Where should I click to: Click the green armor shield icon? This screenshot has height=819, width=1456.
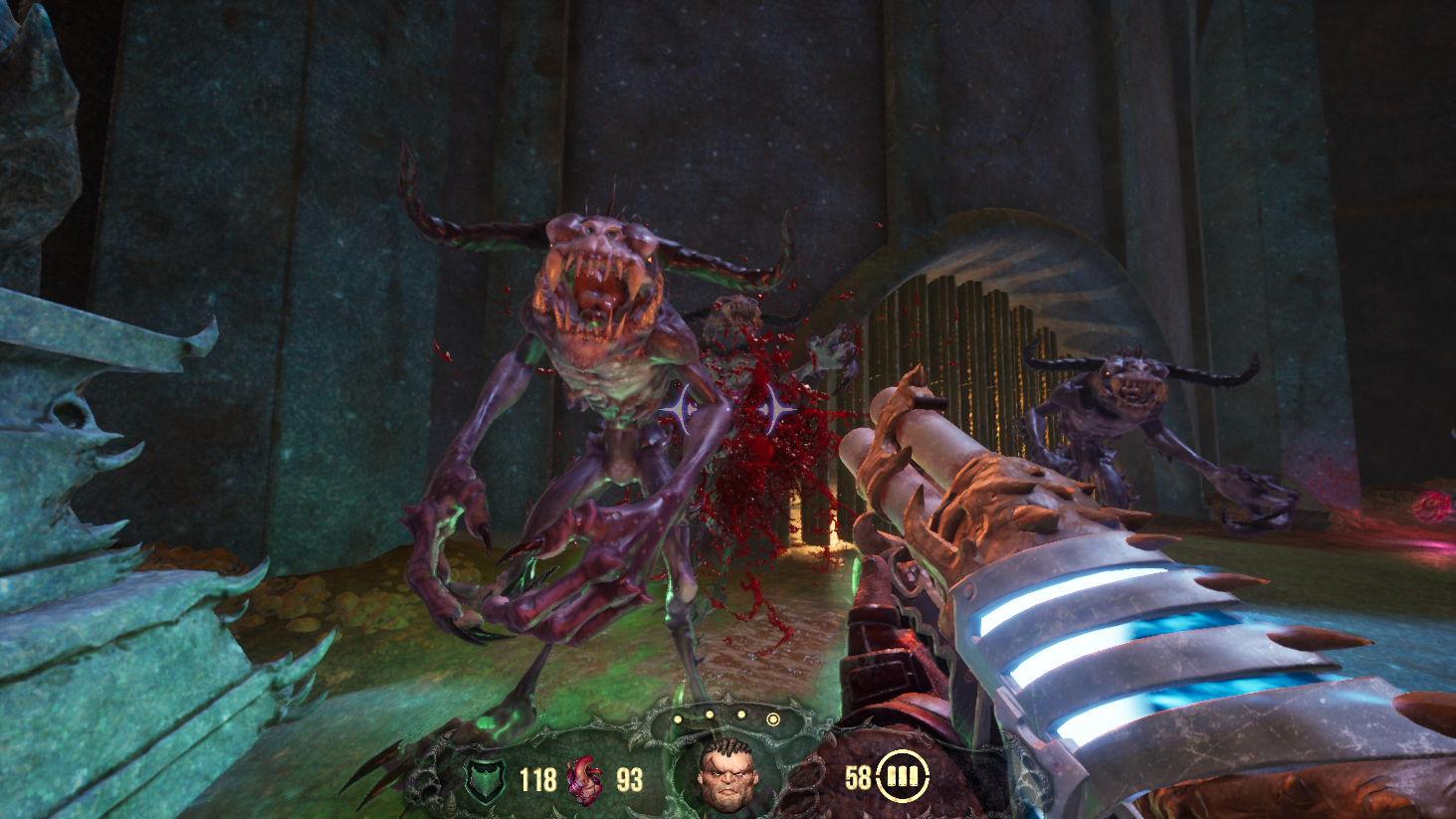pos(487,779)
